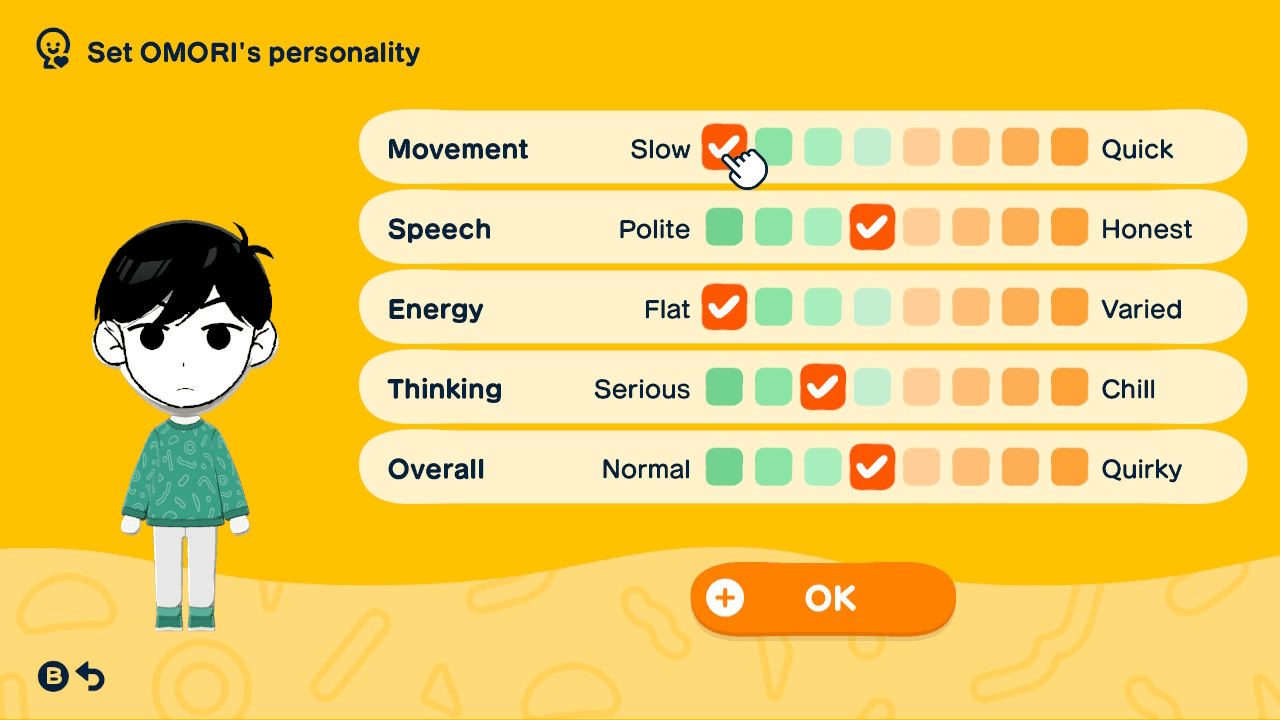This screenshot has width=1280, height=720.
Task: Select the second green box on Movement row
Action: point(773,146)
